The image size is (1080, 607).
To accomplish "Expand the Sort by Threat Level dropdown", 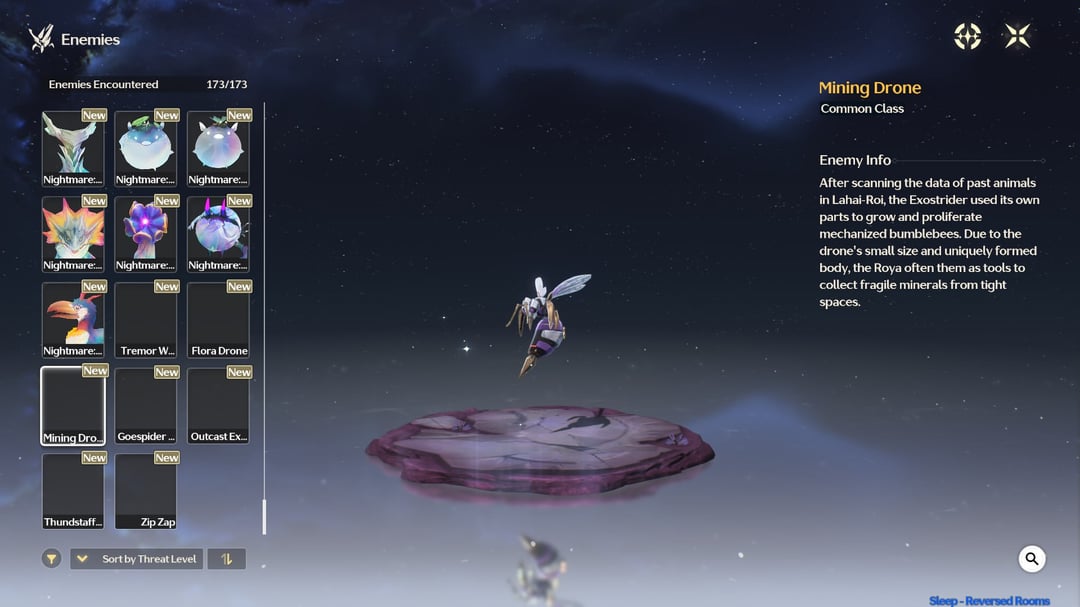I will click(x=136, y=559).
